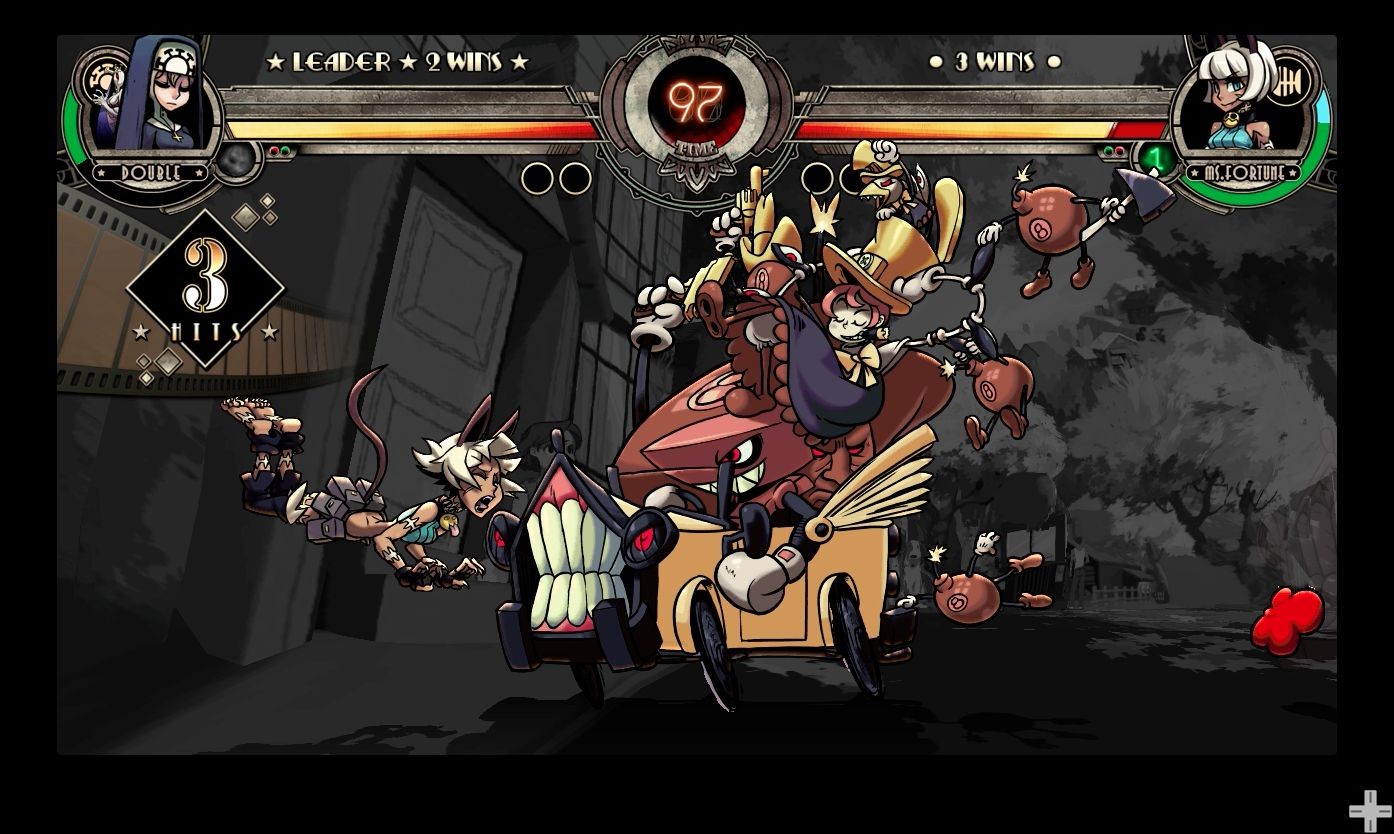Screen dimensions: 1394x834
Task: Select the Ms. Fortune portrait
Action: click(x=1232, y=102)
